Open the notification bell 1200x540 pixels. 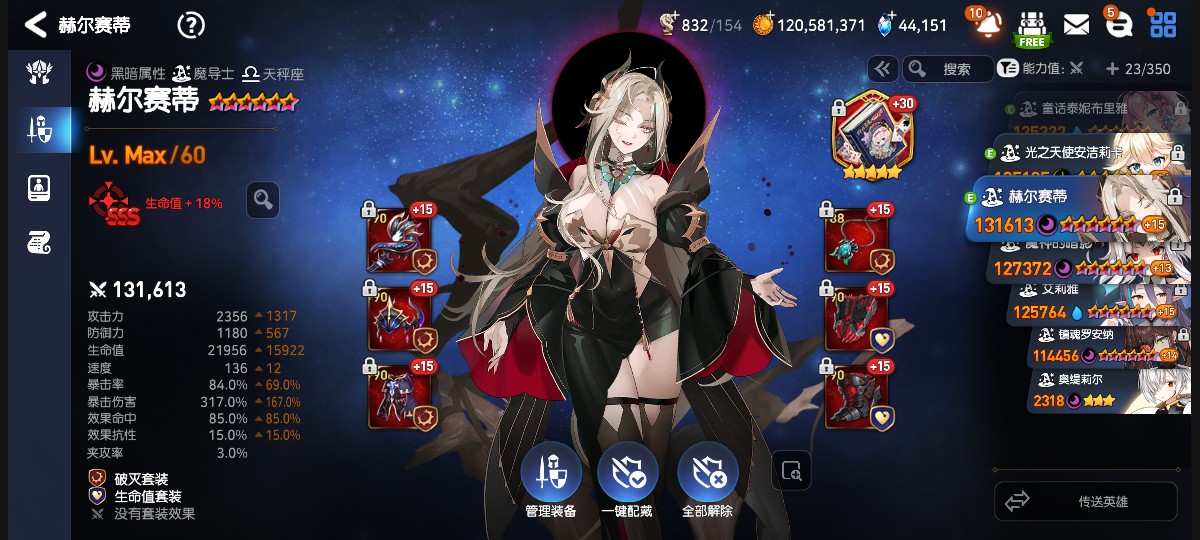pos(985,24)
